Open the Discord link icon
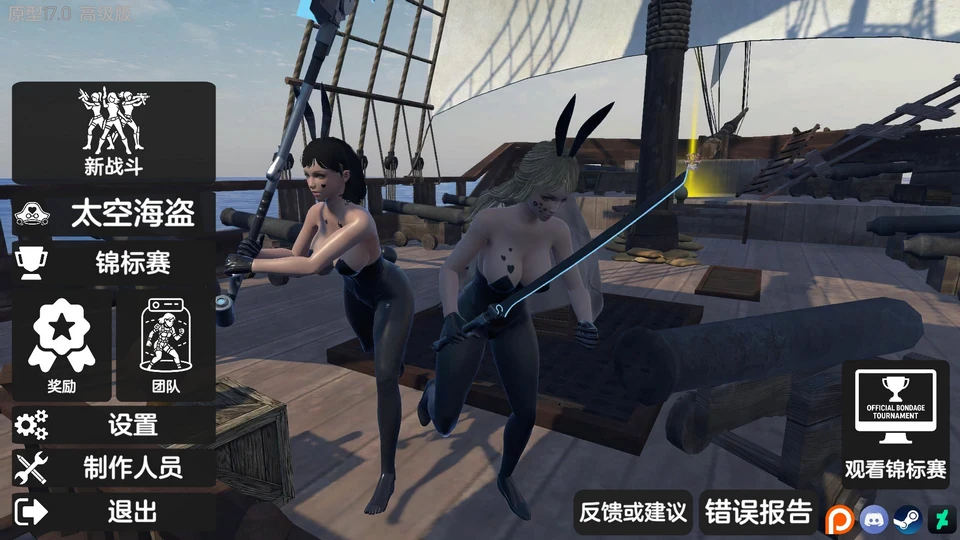Screen dimensions: 960x540 873,519
